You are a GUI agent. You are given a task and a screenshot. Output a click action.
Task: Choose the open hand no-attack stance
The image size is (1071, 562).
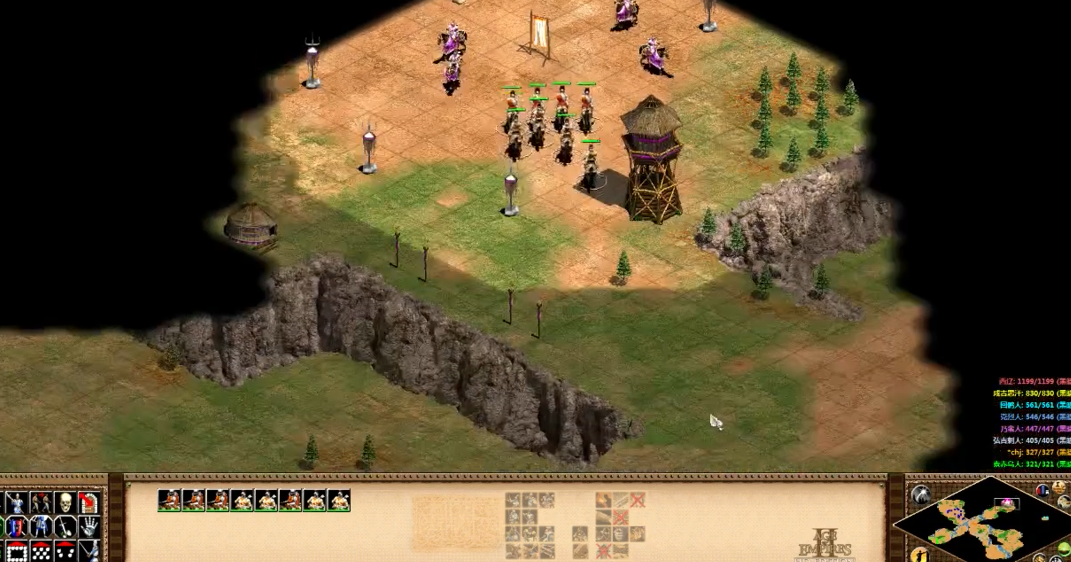pos(89,525)
